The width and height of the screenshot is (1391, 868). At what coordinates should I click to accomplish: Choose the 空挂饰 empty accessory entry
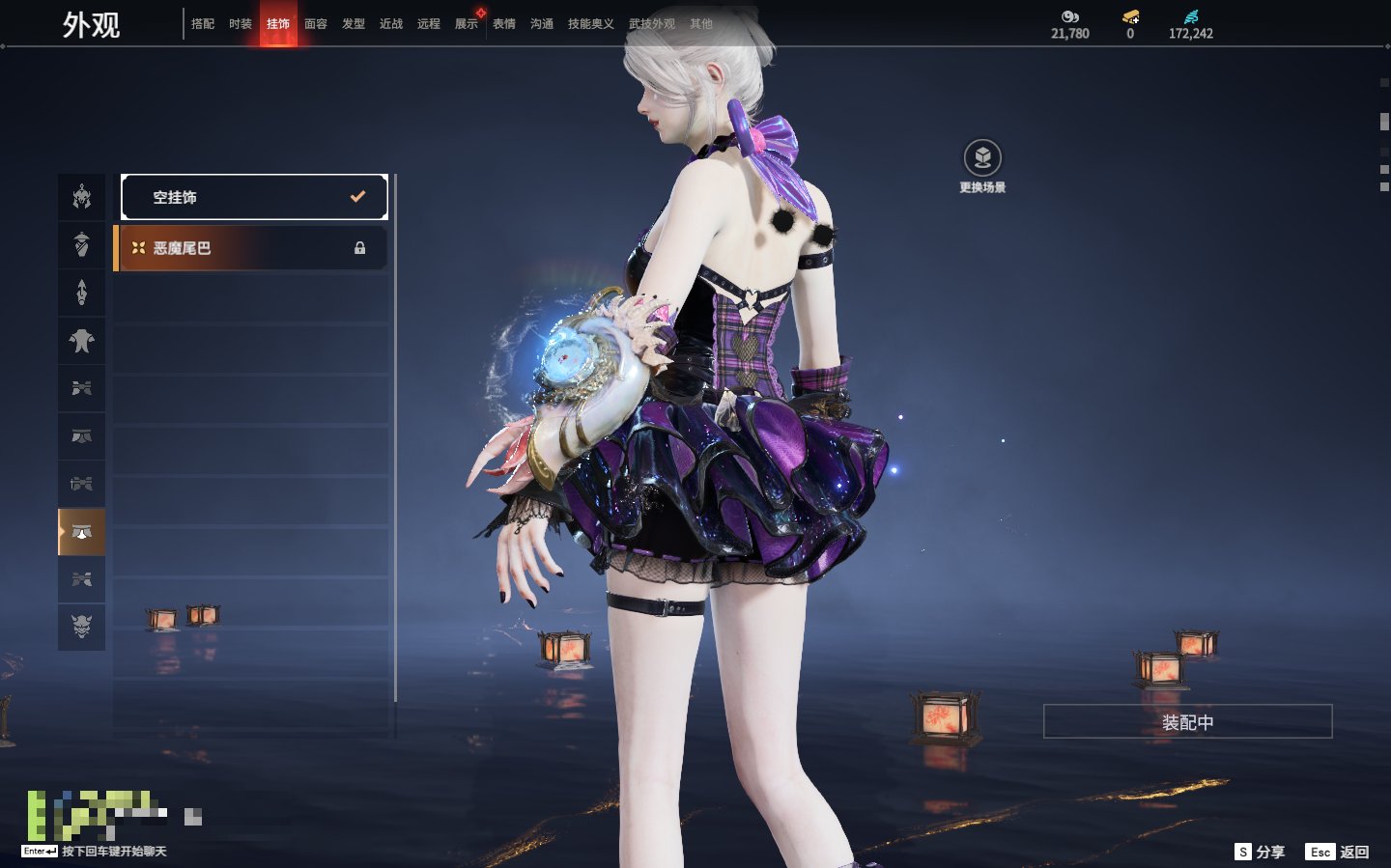point(254,197)
